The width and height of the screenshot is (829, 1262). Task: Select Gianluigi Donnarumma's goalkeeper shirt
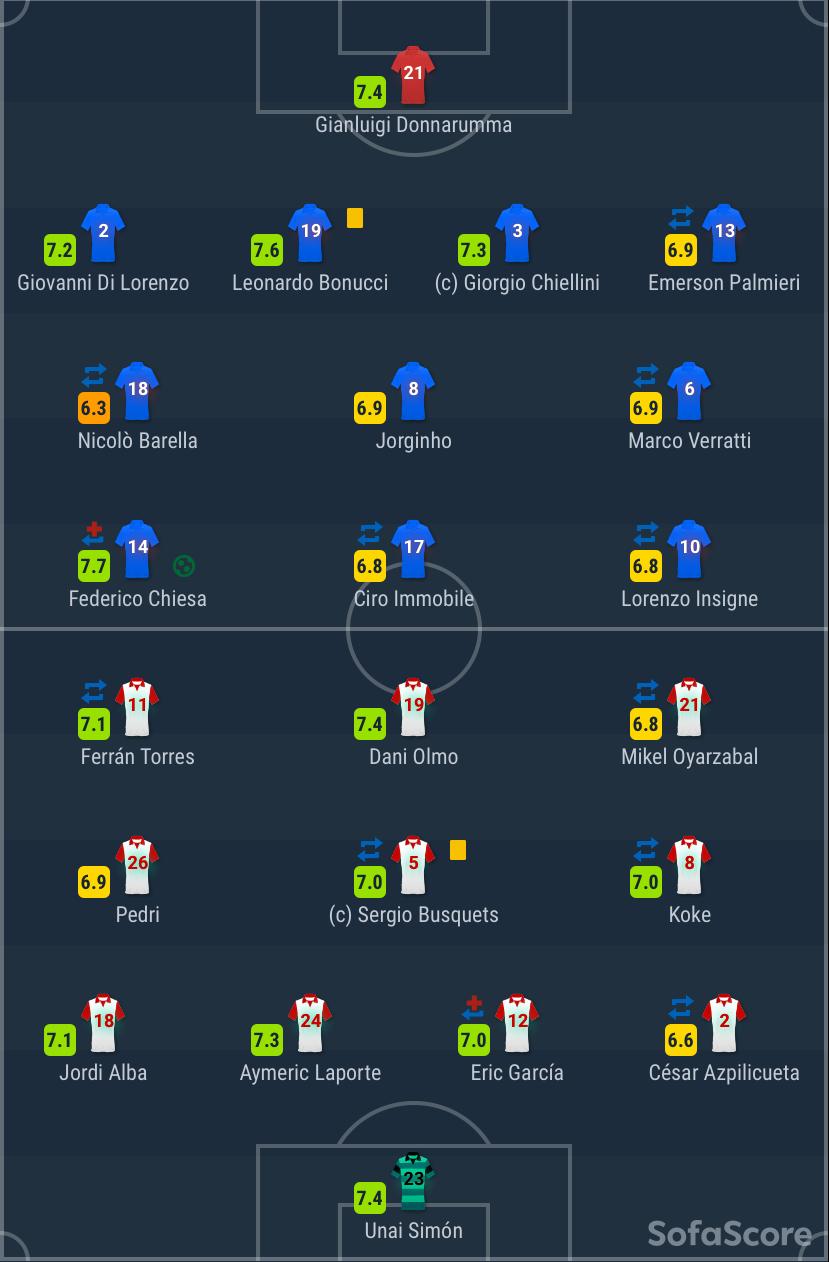coord(413,75)
